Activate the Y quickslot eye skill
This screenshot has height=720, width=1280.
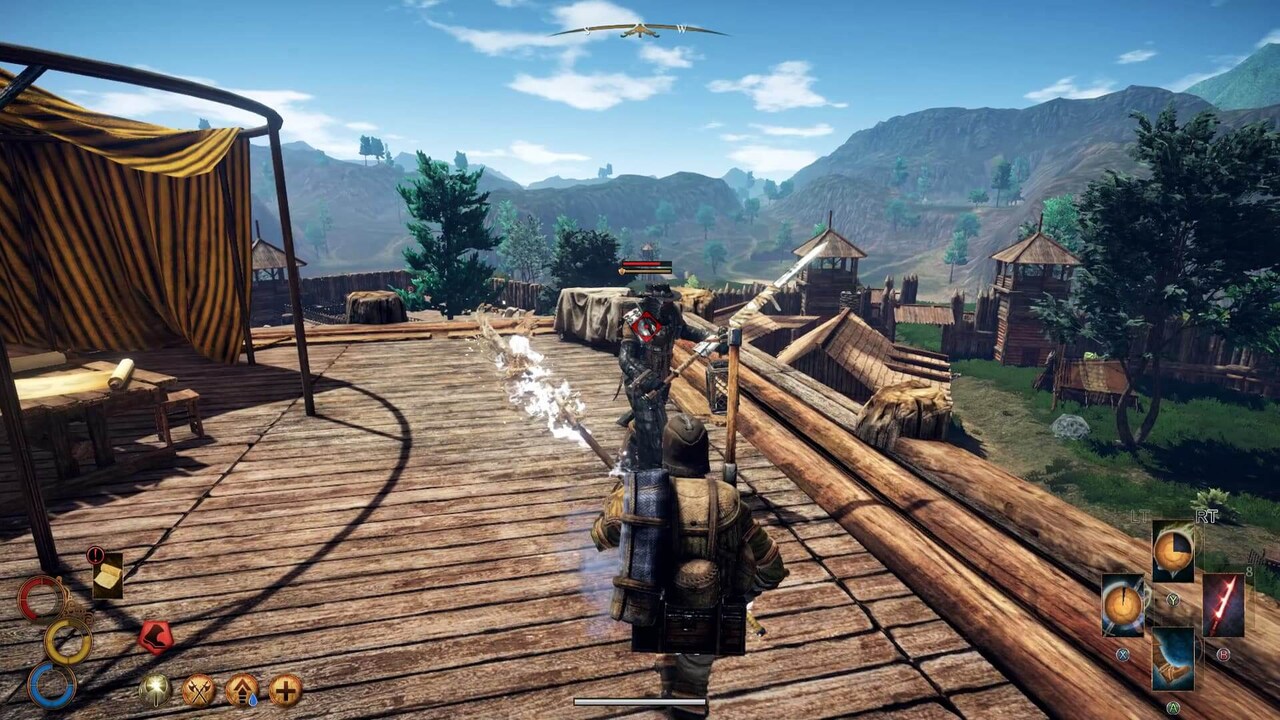[1172, 552]
